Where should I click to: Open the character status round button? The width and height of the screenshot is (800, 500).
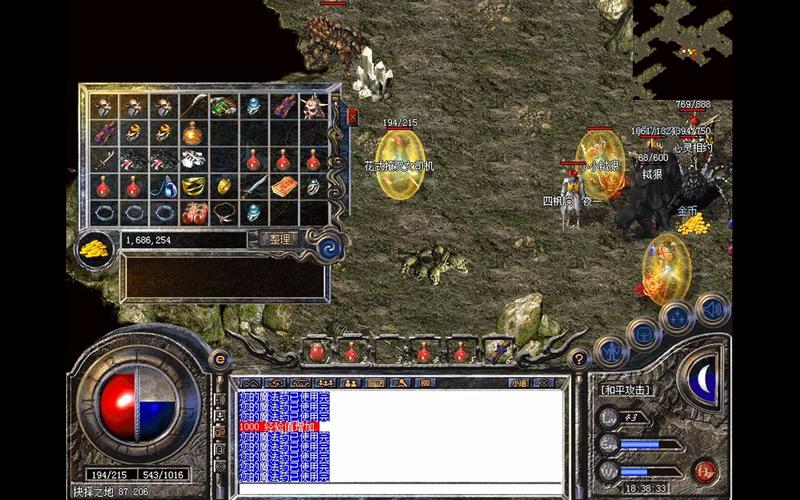tap(609, 350)
